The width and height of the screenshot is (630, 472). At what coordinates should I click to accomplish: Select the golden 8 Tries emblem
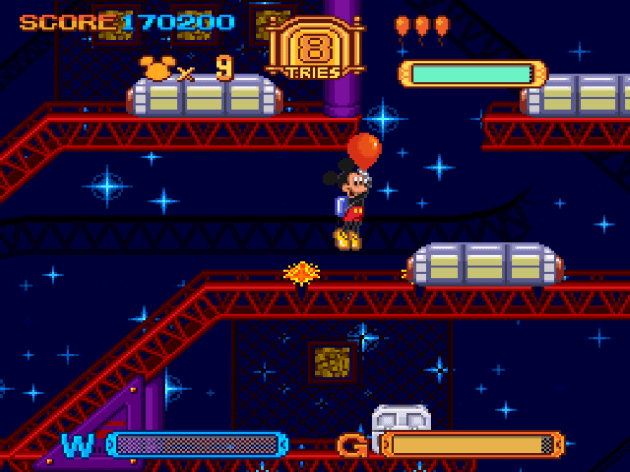coord(315,49)
